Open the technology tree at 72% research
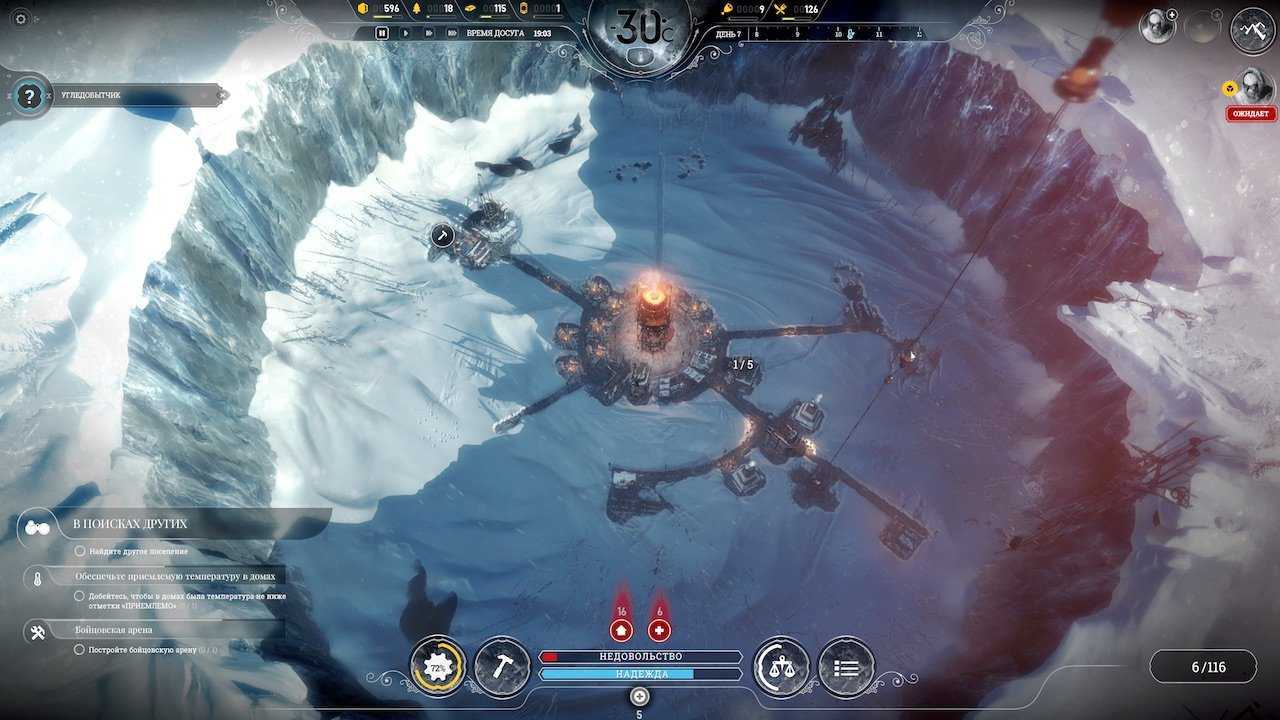This screenshot has height=720, width=1280. coord(437,668)
